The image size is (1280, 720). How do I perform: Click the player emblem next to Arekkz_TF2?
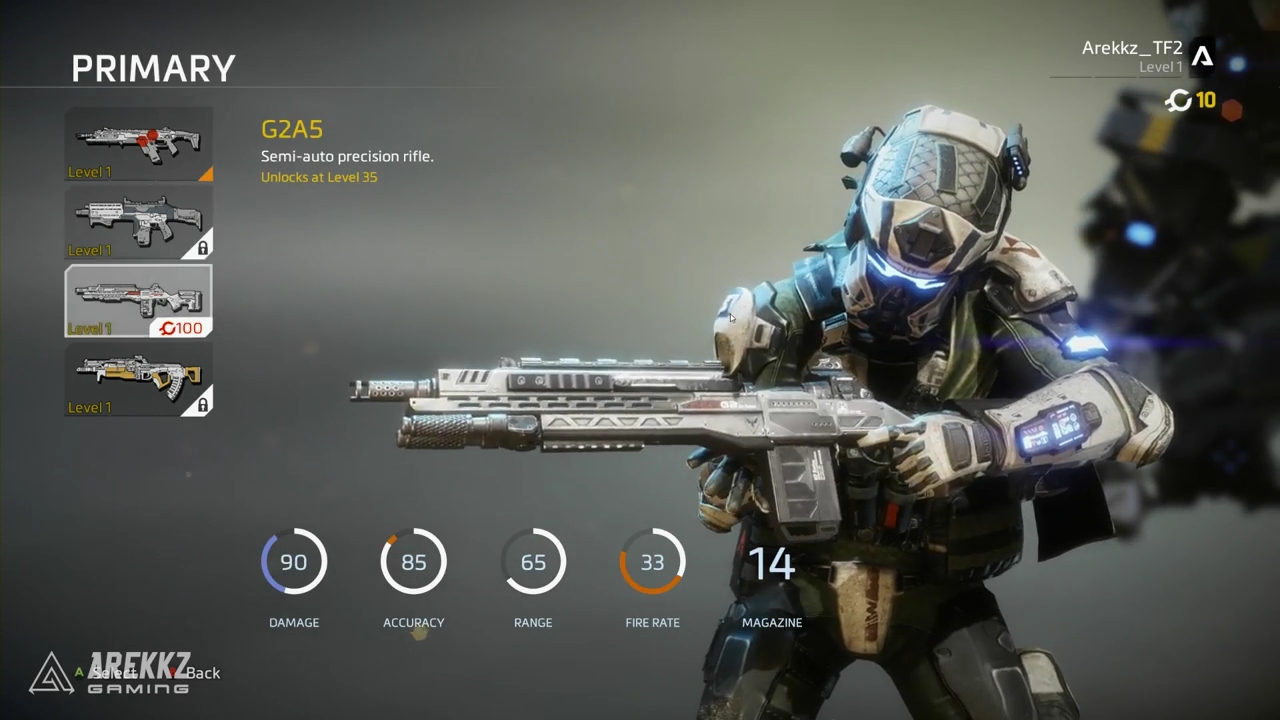point(1203,57)
